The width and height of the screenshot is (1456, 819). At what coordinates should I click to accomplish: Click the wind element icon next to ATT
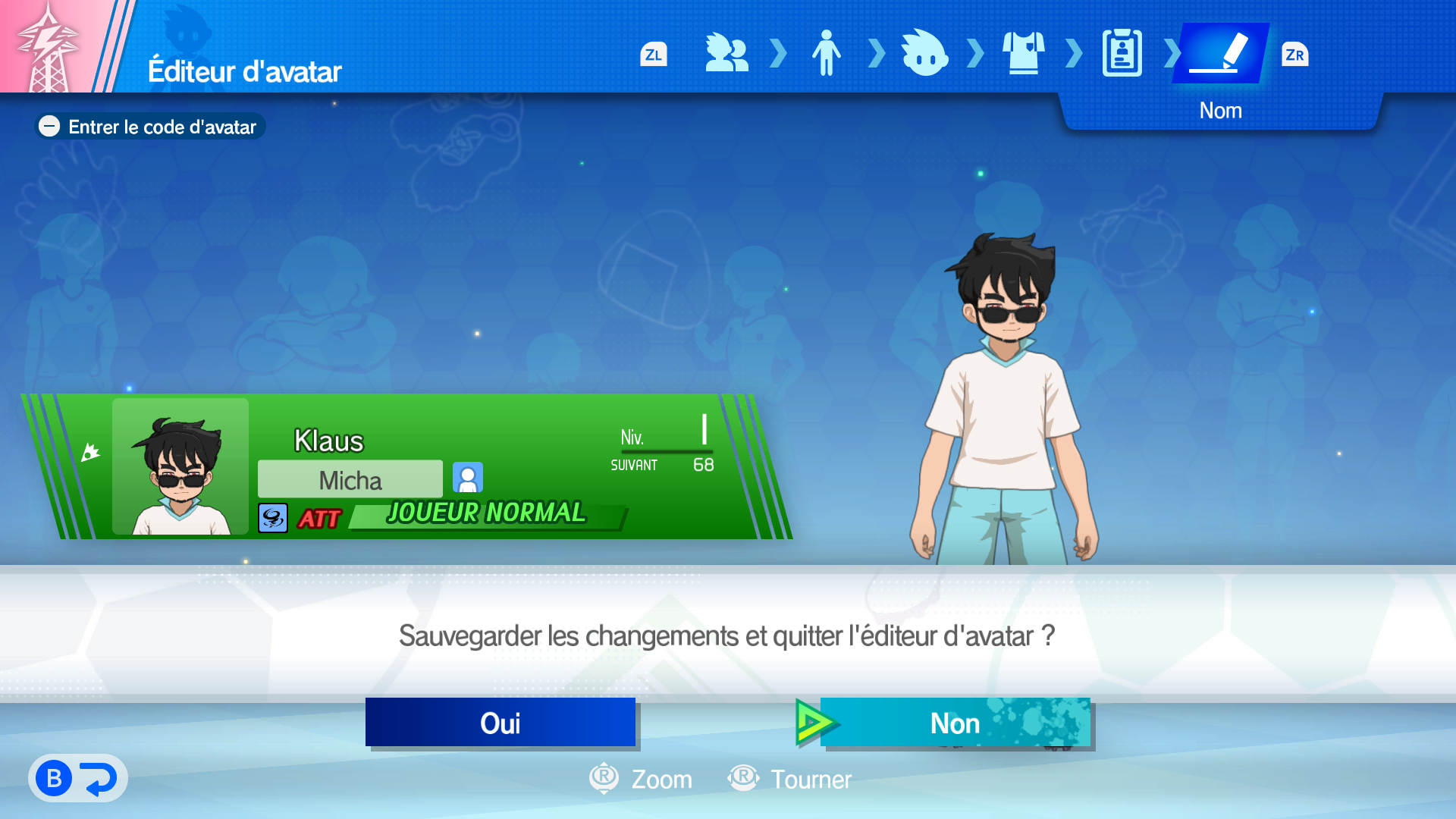coord(273,519)
